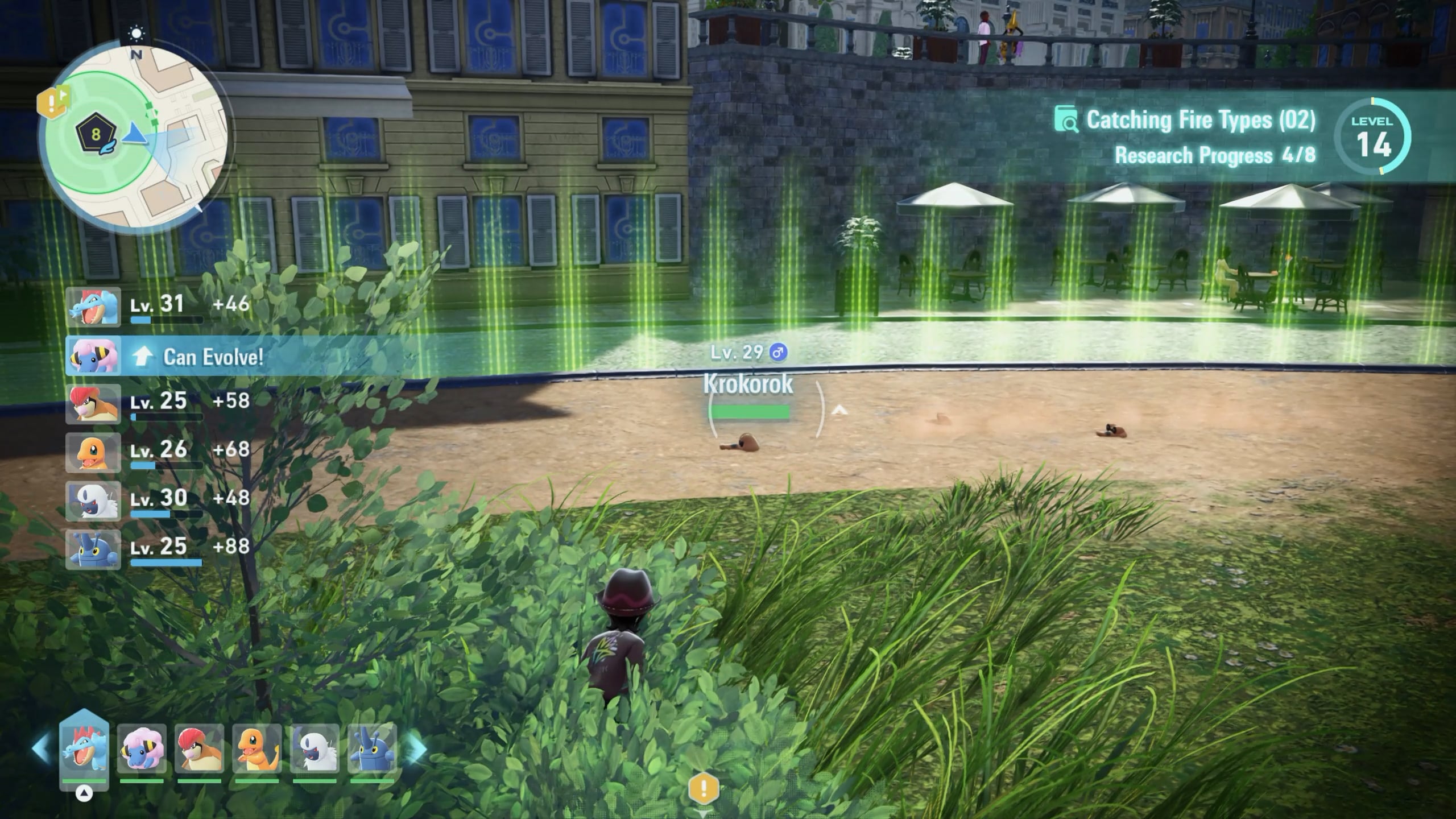Click the yellow exclamation marker at screen bottom
1456x819 pixels.
point(704,789)
